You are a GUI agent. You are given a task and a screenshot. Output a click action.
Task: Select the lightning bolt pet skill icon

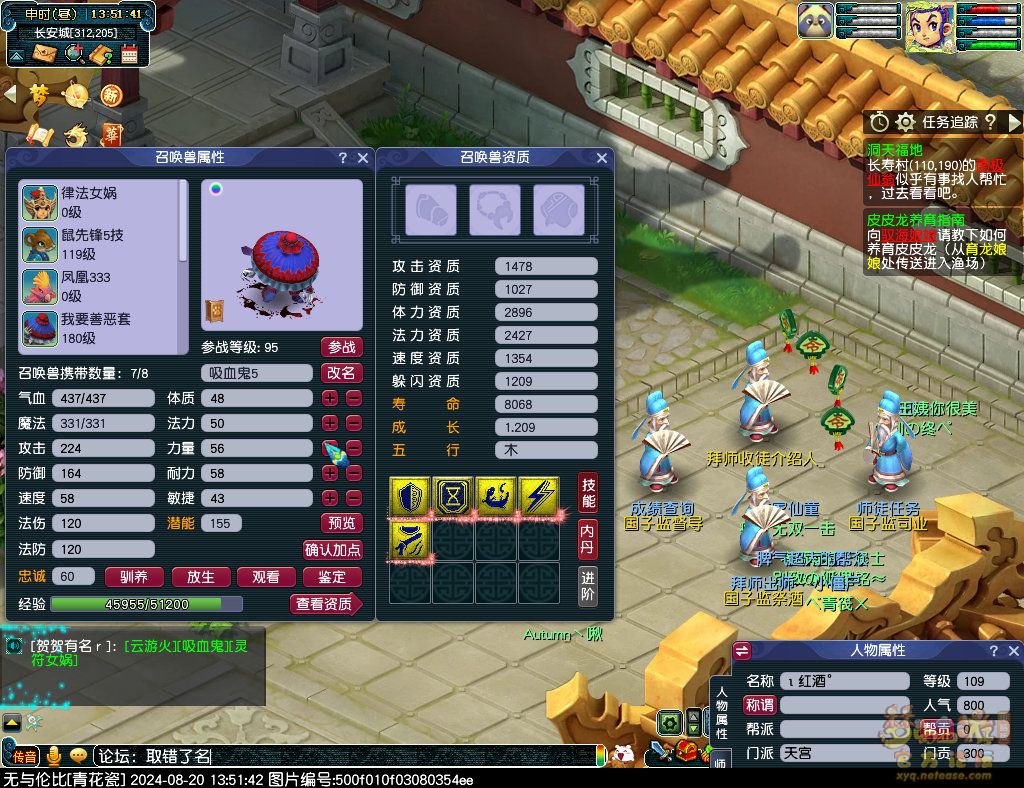pyautogui.click(x=540, y=497)
